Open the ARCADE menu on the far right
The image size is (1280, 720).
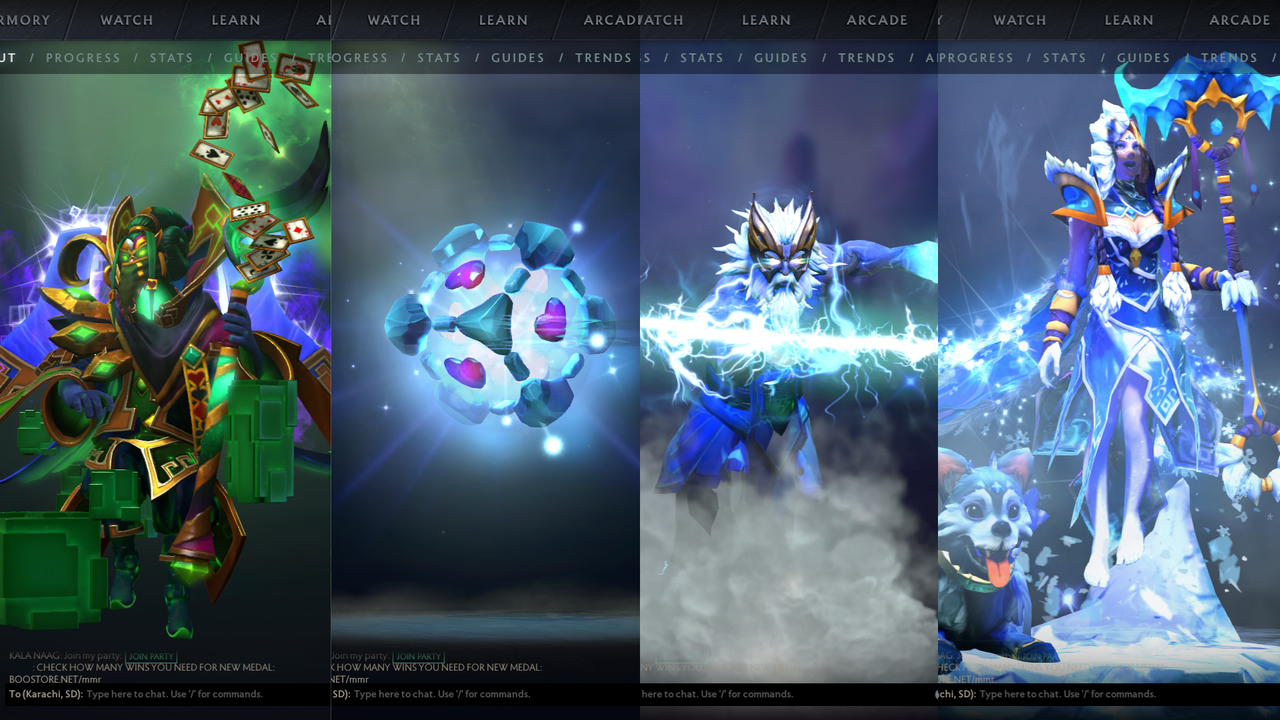[1240, 20]
